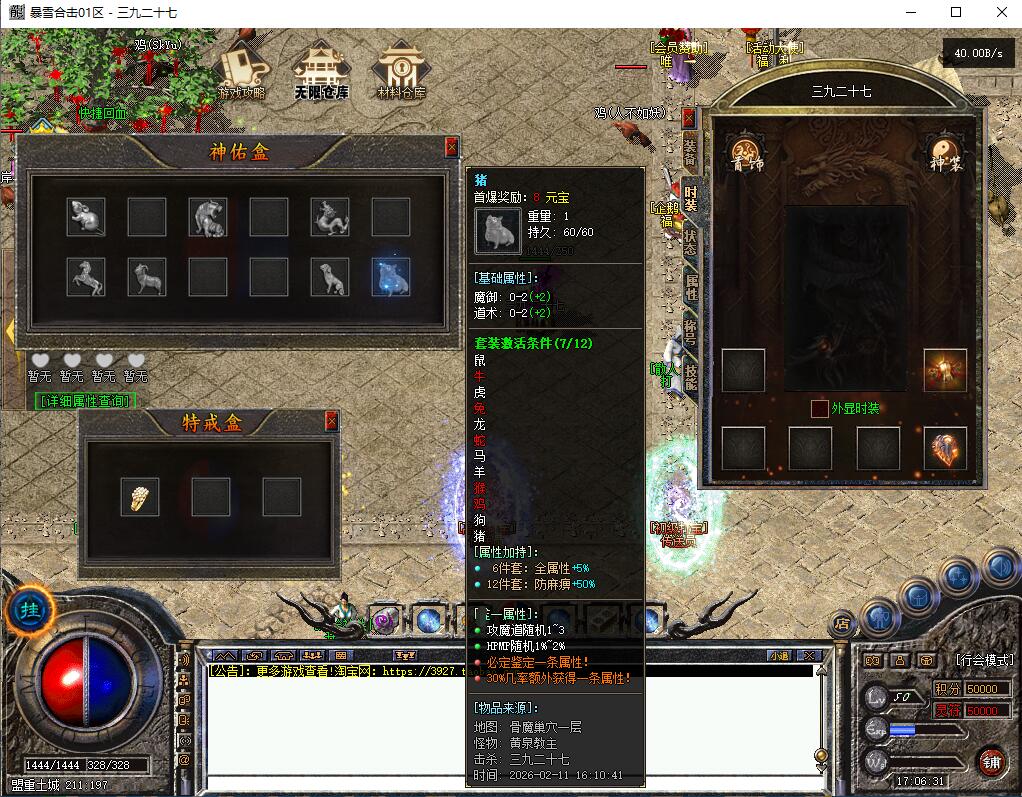Select the dragon statue slot

tap(330, 217)
